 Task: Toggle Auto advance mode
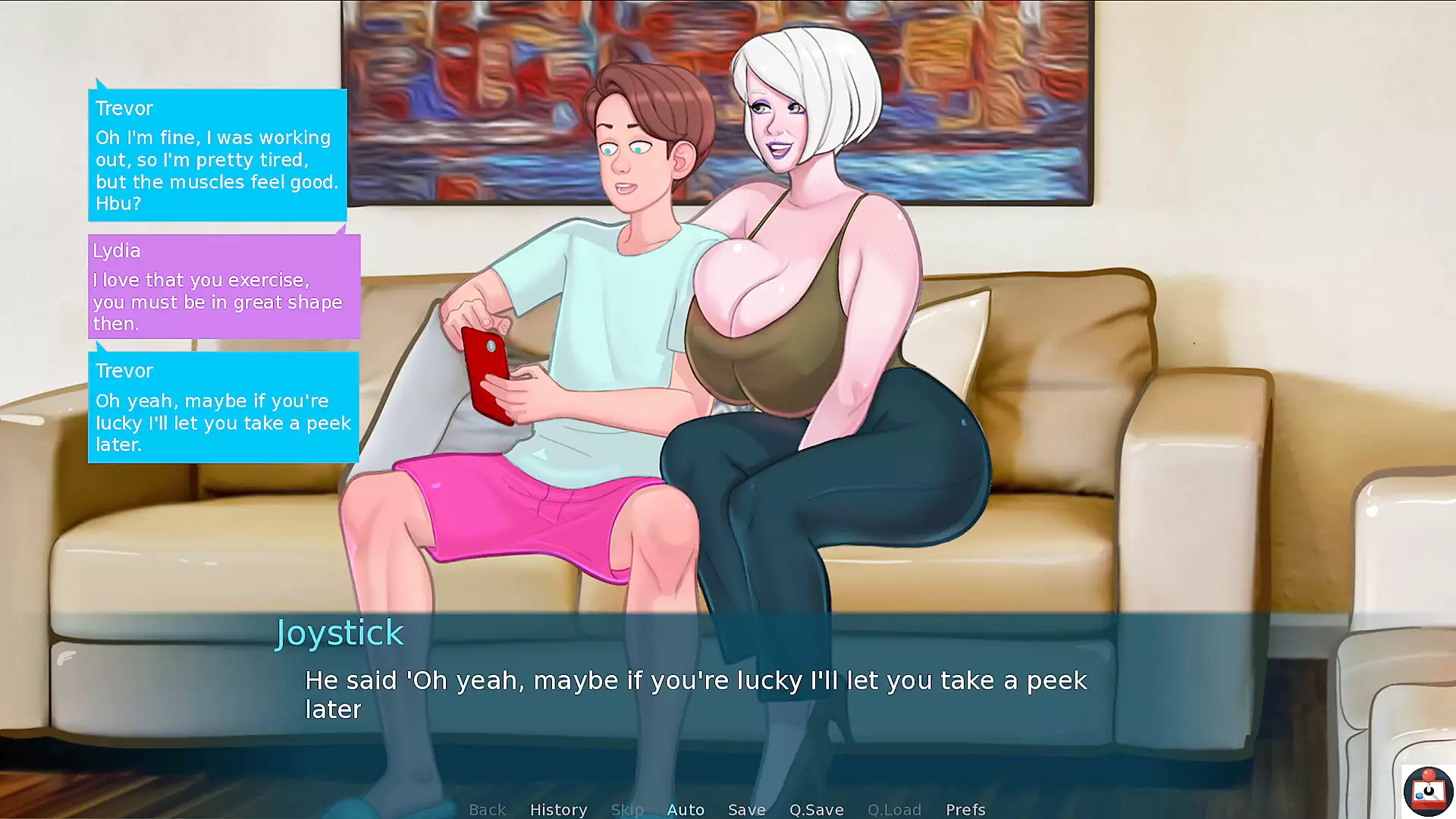[x=686, y=809]
